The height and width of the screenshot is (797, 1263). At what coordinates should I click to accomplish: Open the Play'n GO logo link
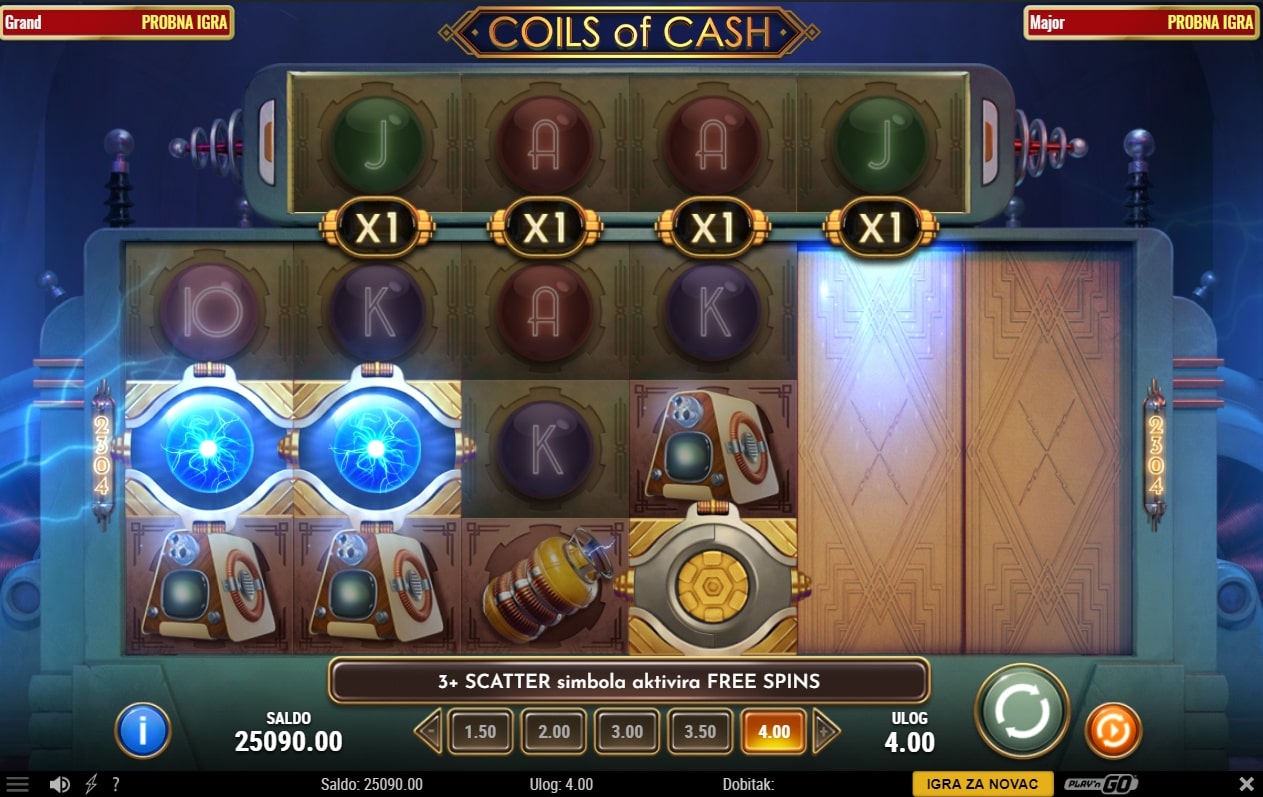1101,785
